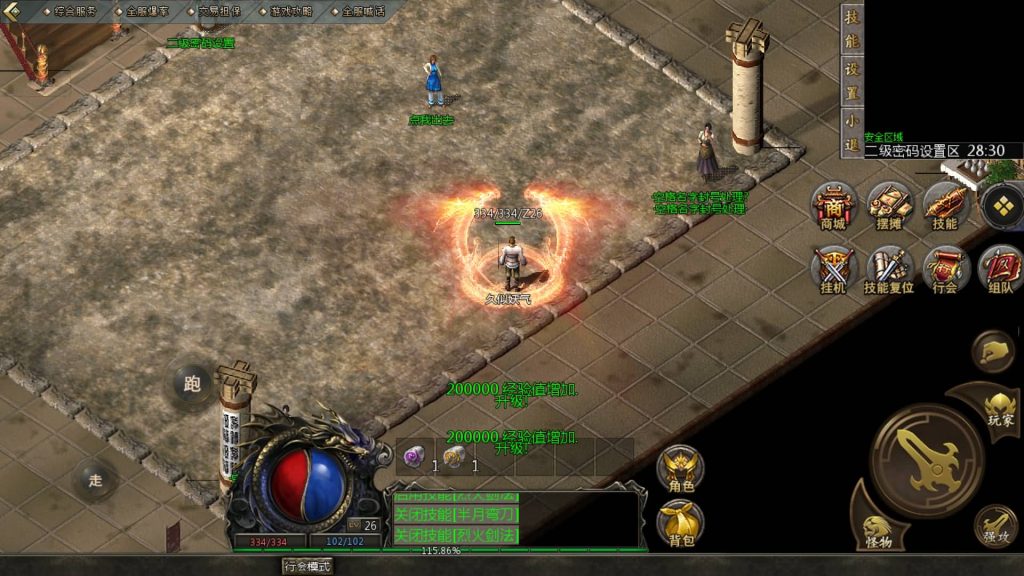Screen dimensions: 1024x576
Task: Open the 全服爆率 top menu entry
Action: pos(147,12)
